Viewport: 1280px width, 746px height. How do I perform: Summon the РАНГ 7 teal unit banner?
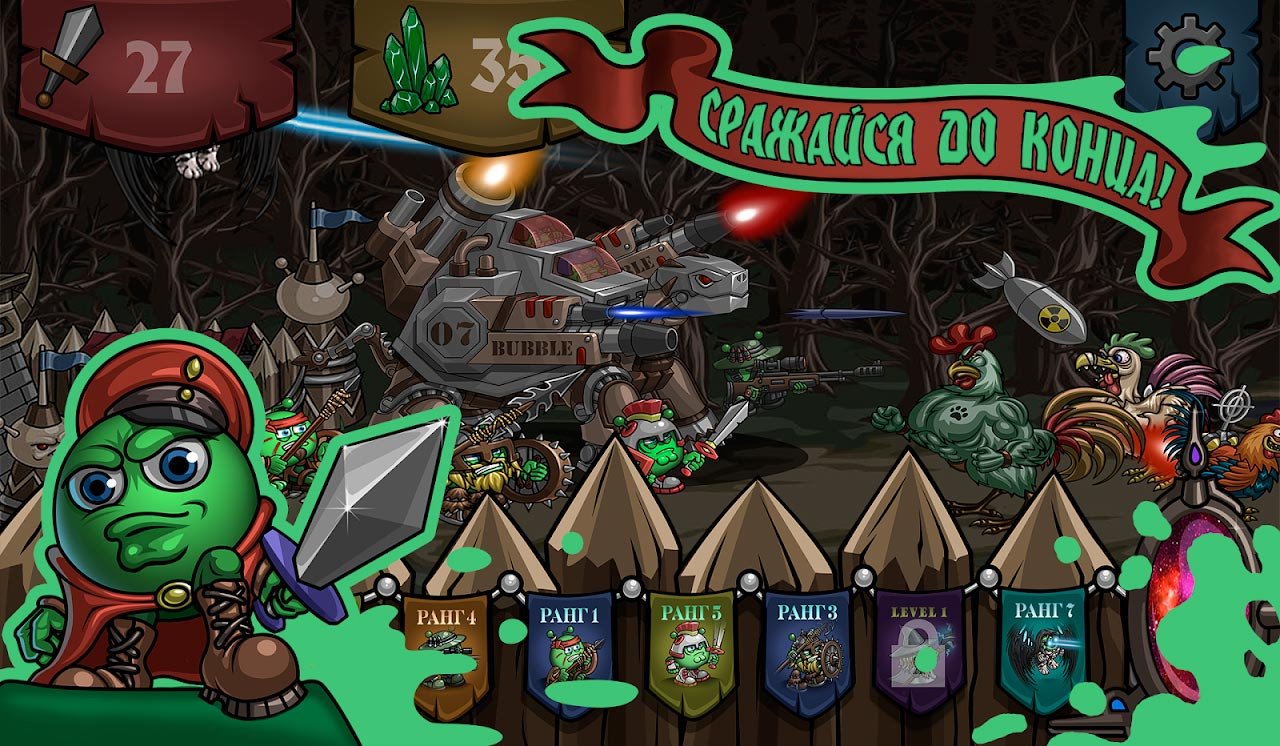click(x=1043, y=648)
